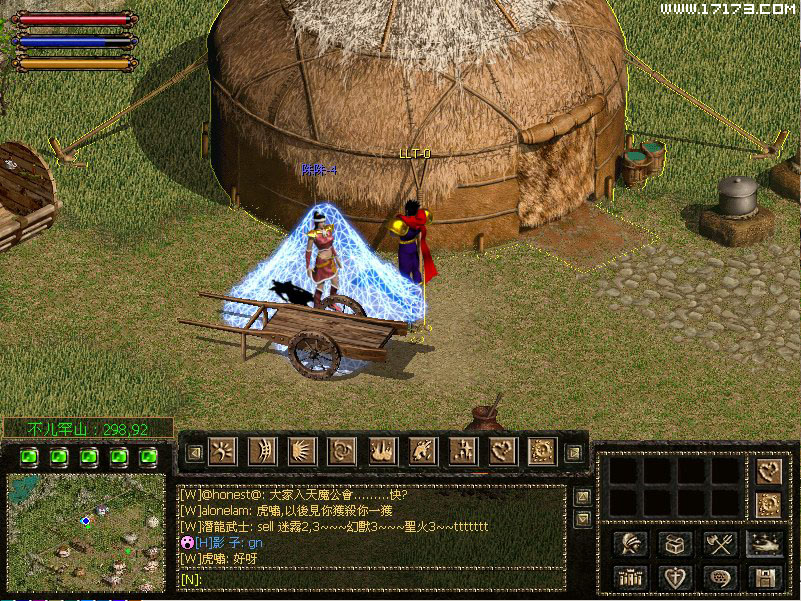Select the sparkling hand button

(x=763, y=543)
